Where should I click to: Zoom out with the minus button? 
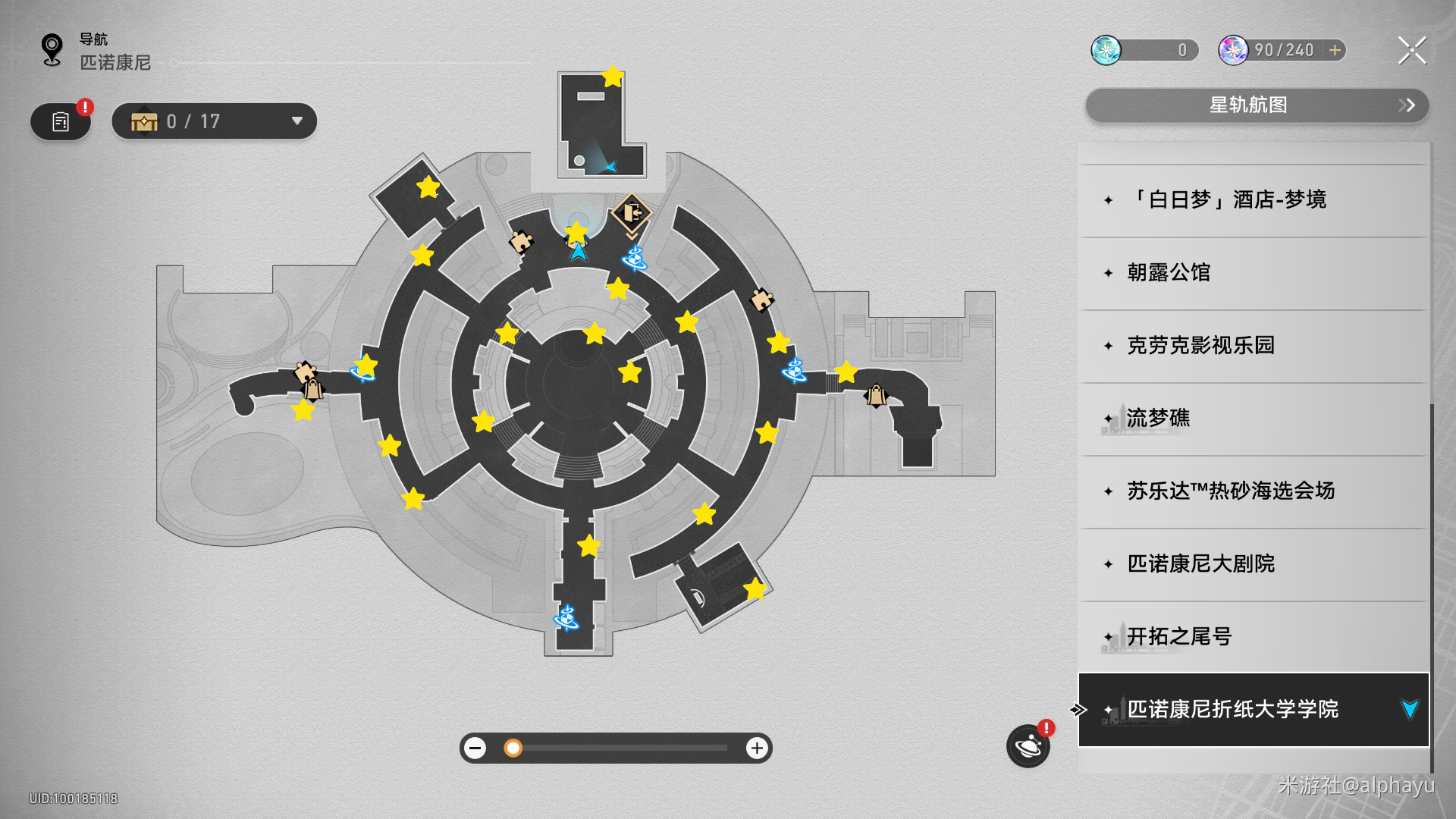pos(475,748)
